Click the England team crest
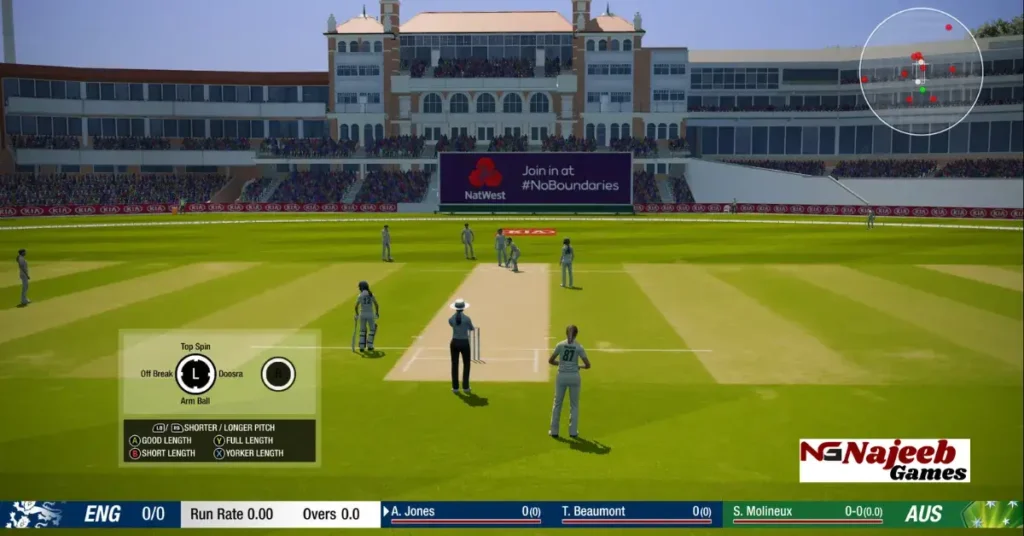The height and width of the screenshot is (536, 1024). coord(33,514)
